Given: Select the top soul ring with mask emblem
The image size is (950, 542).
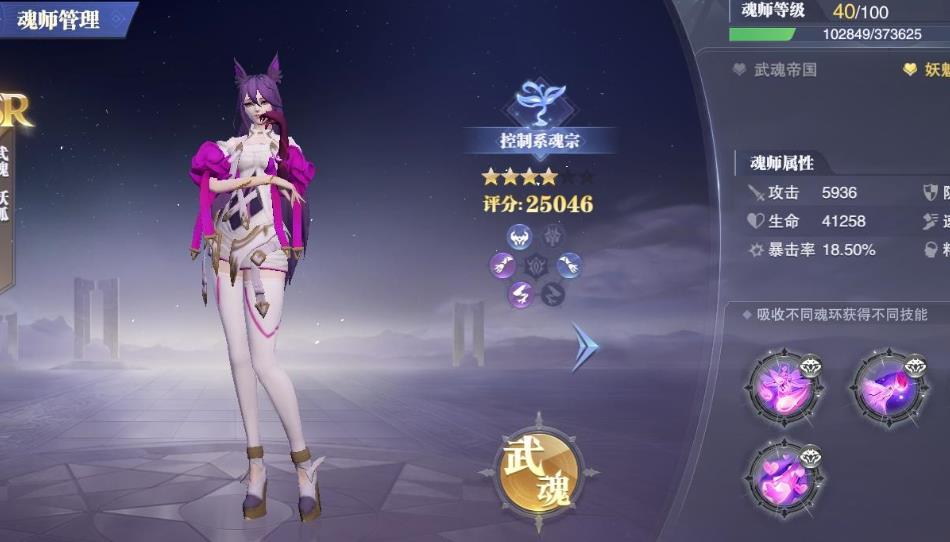Looking at the screenshot, I should point(520,237).
